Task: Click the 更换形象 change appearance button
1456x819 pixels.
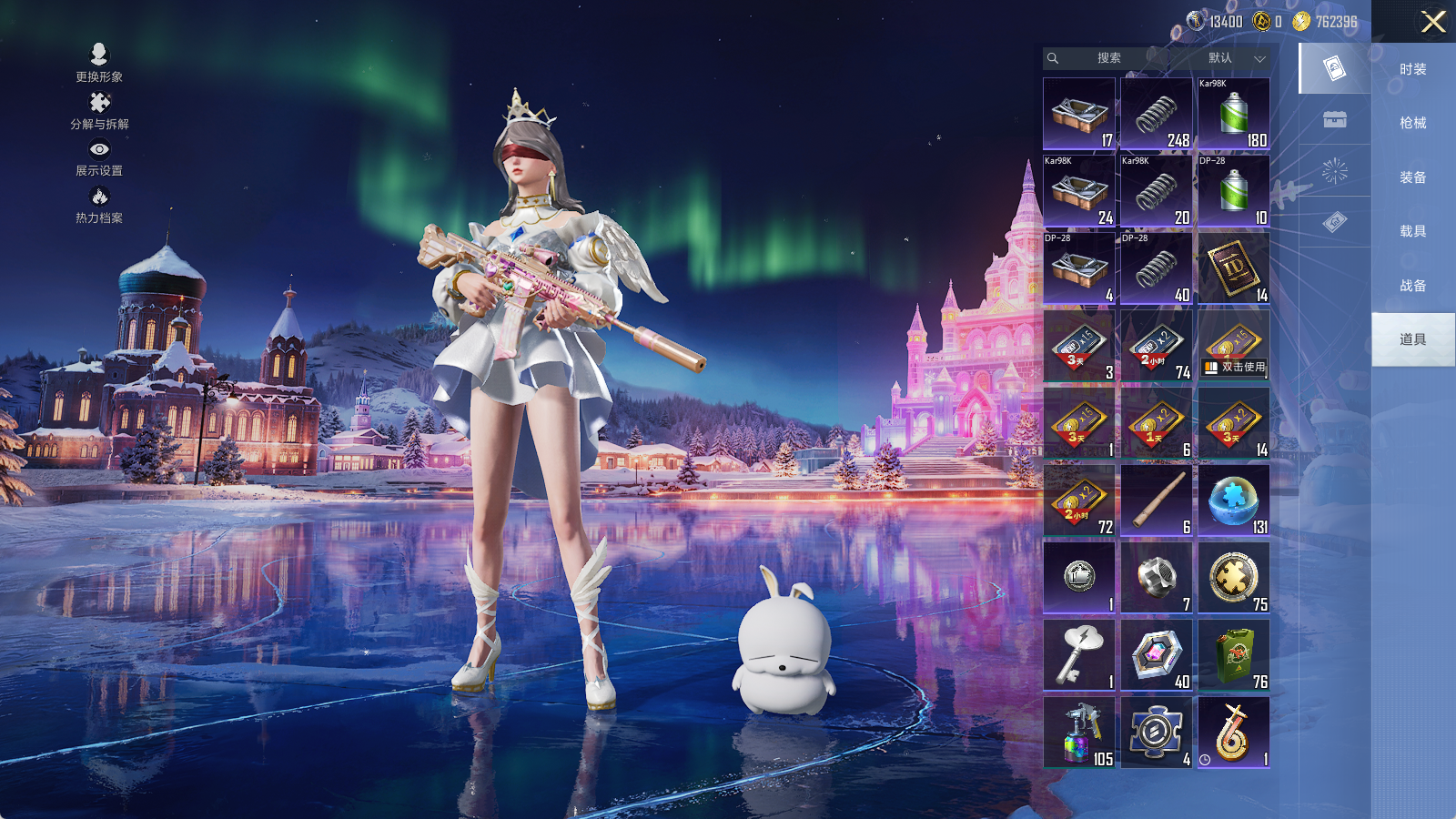Action: (99, 64)
